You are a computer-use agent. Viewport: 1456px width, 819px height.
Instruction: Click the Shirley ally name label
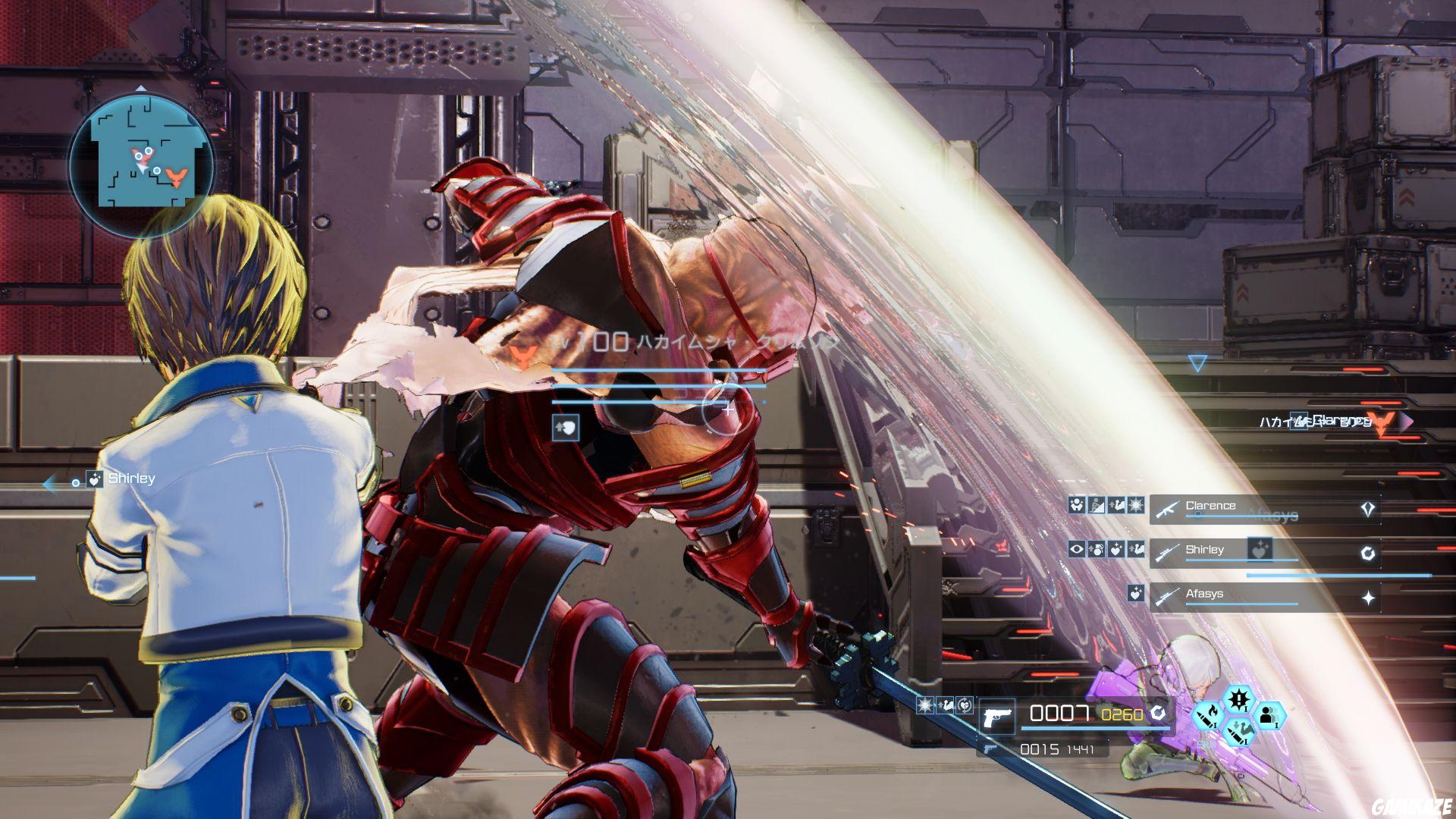point(133,478)
